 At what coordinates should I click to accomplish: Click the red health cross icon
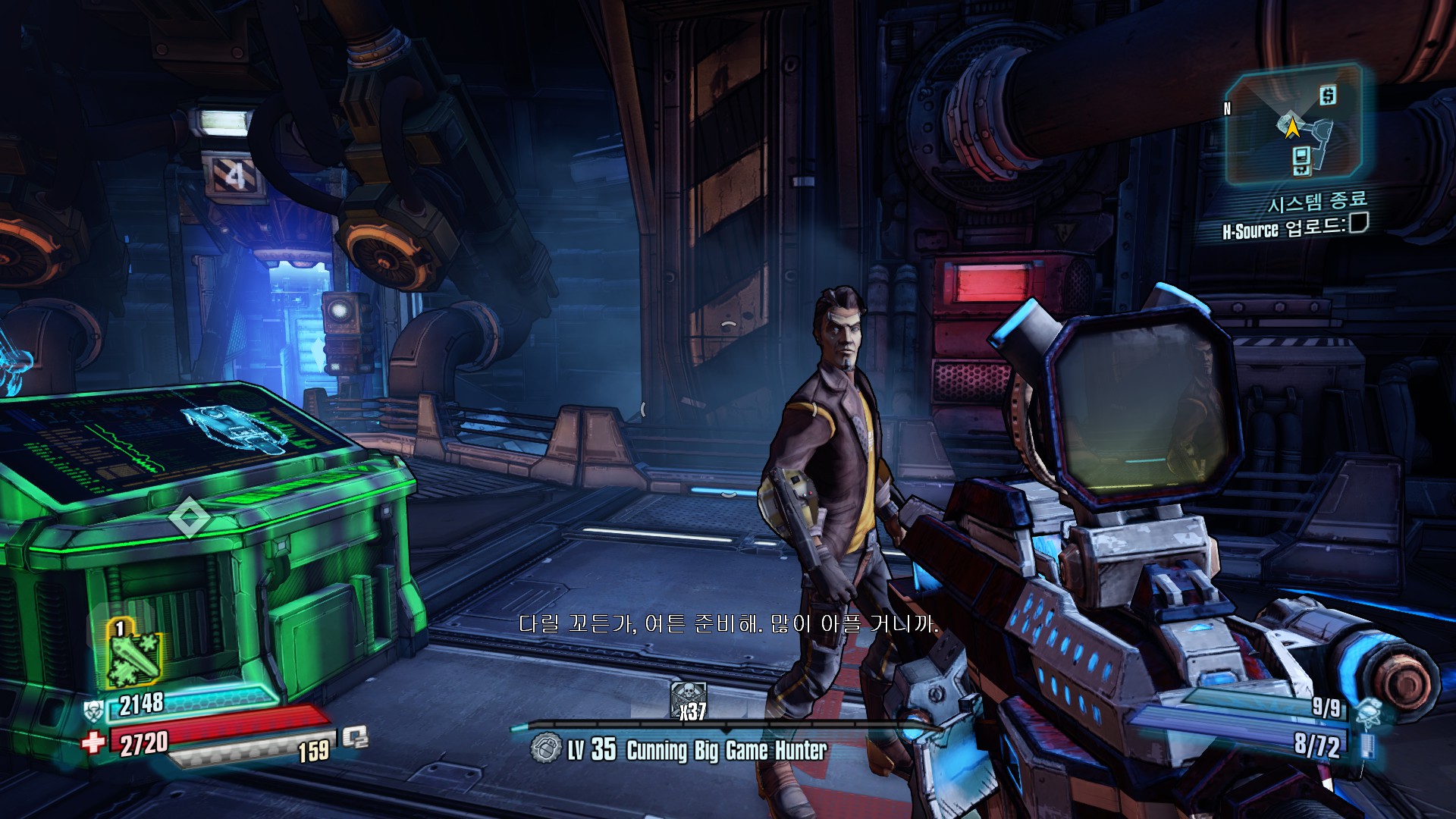pyautogui.click(x=93, y=741)
